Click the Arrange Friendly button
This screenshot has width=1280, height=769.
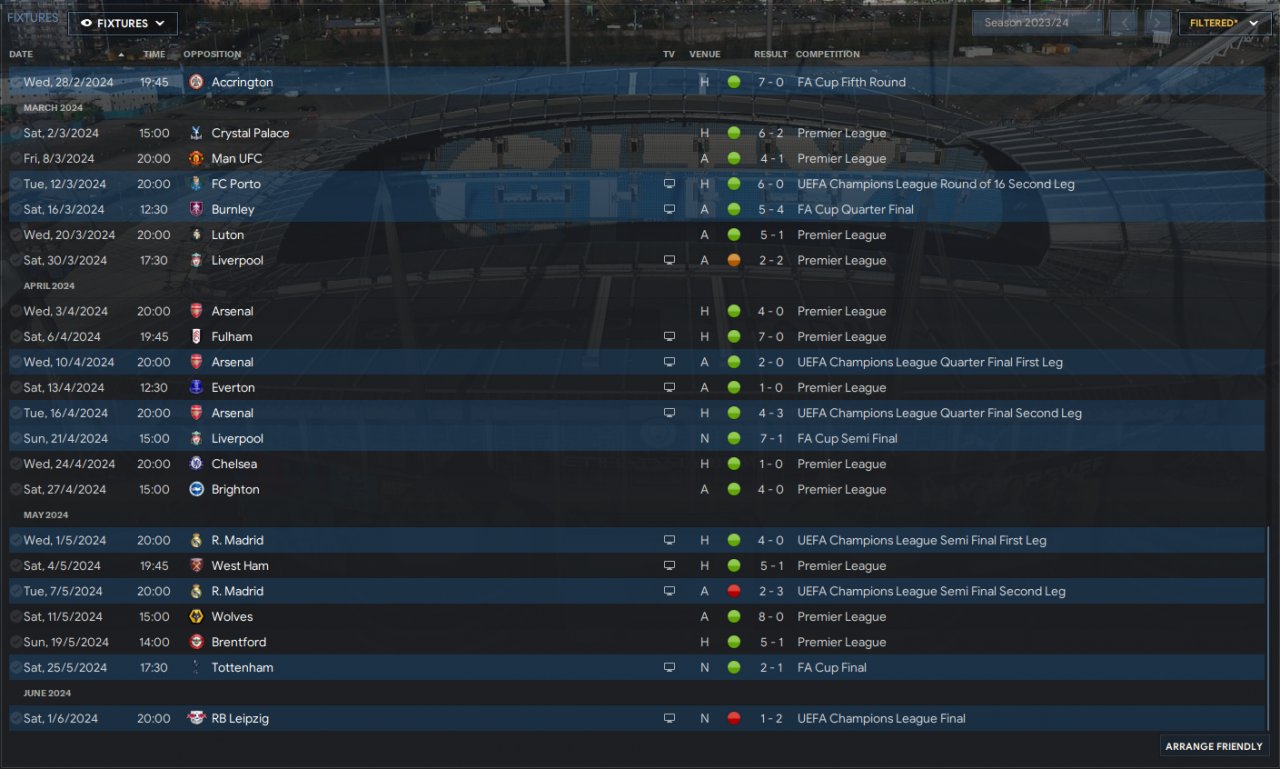click(x=1215, y=746)
